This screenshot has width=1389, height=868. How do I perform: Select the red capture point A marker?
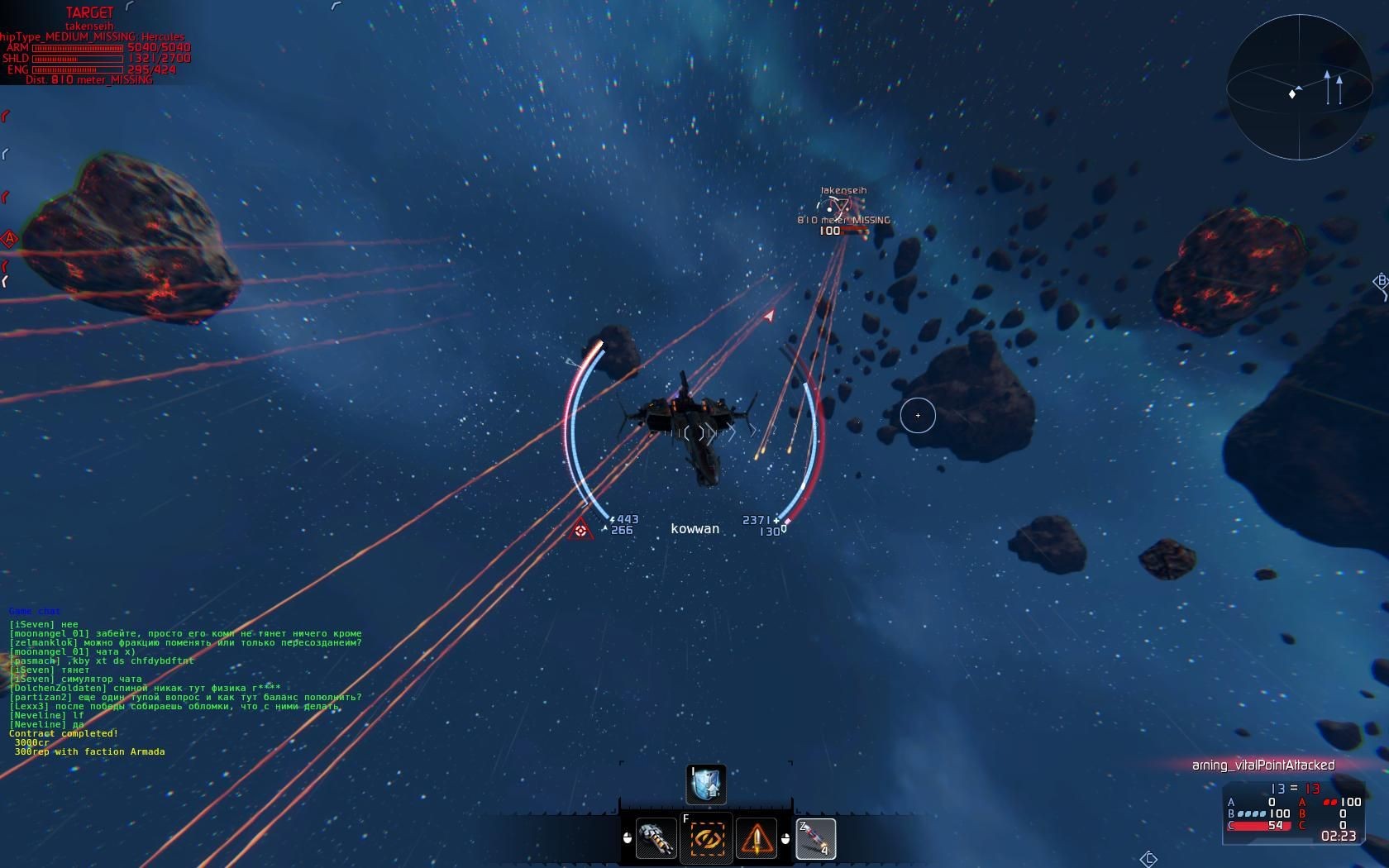[9, 240]
